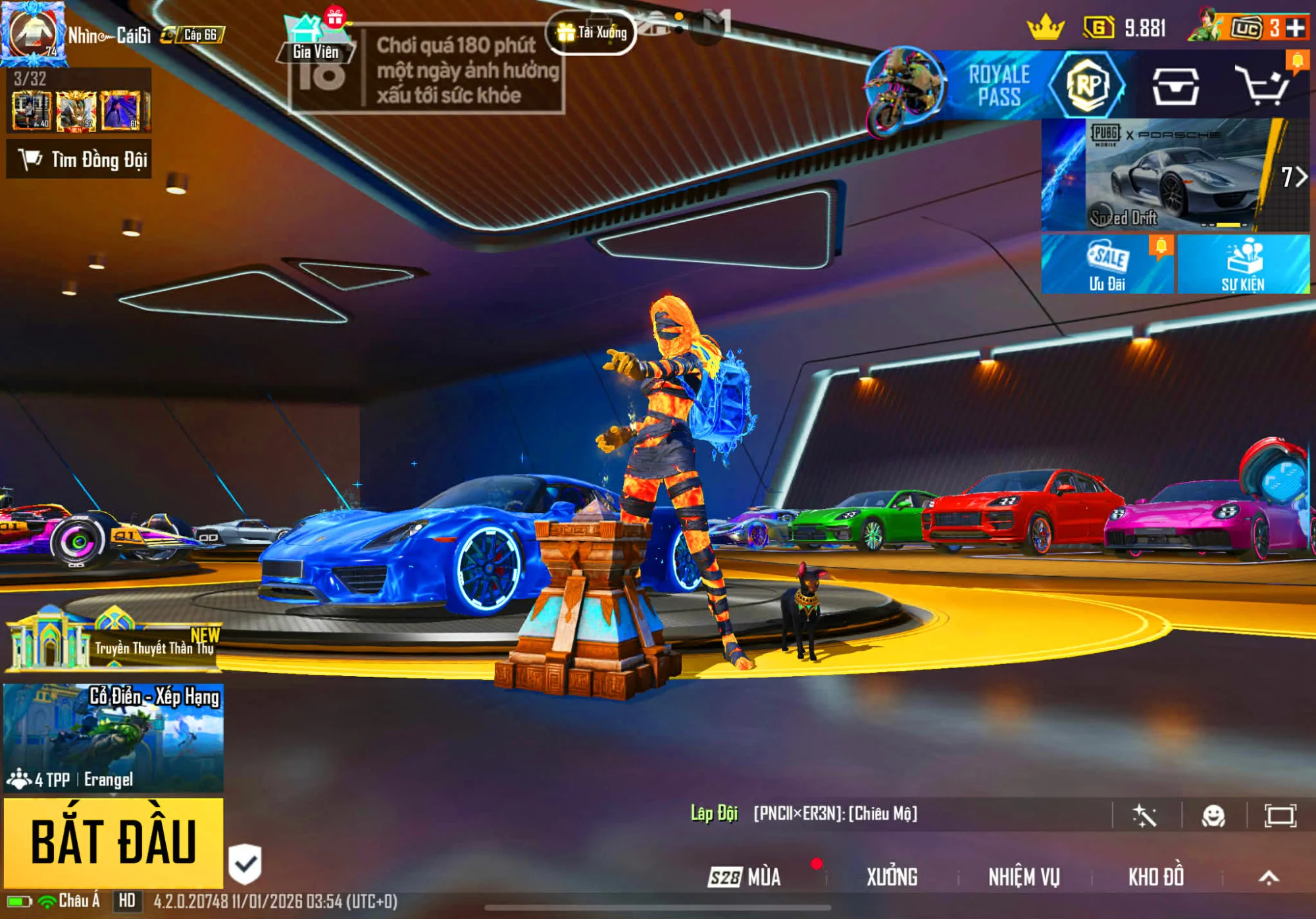The height and width of the screenshot is (919, 1316).
Task: Open the emote smiley face button
Action: tap(1213, 816)
